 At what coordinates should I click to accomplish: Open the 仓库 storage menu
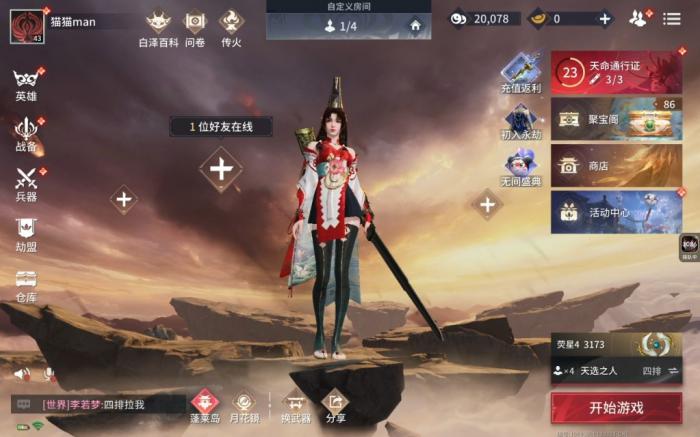(x=26, y=285)
